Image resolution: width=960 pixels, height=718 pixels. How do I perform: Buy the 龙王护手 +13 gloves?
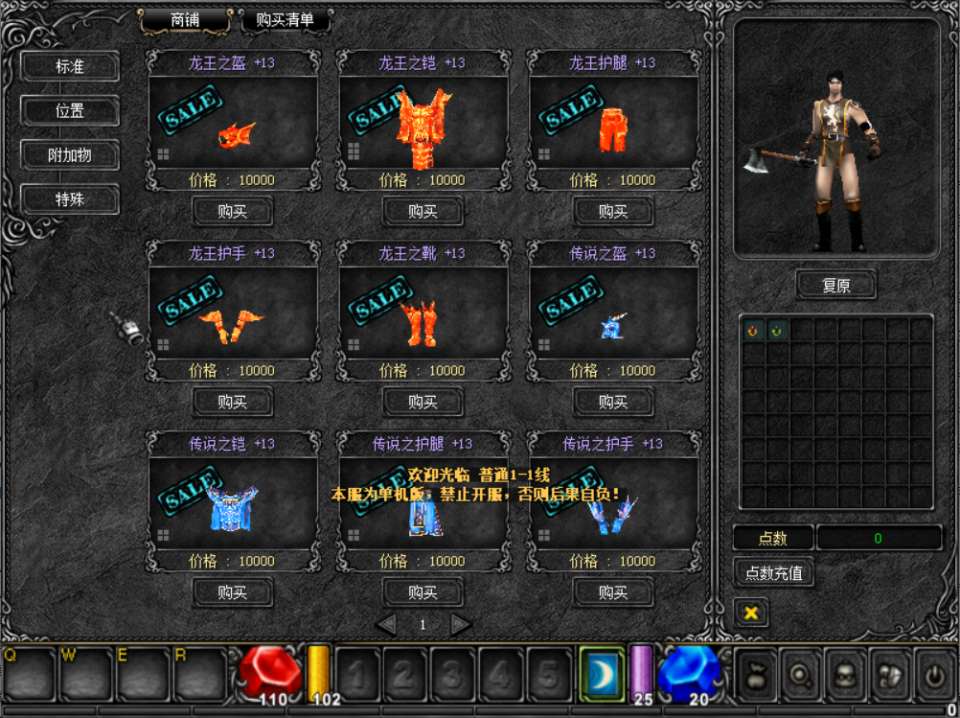point(232,402)
